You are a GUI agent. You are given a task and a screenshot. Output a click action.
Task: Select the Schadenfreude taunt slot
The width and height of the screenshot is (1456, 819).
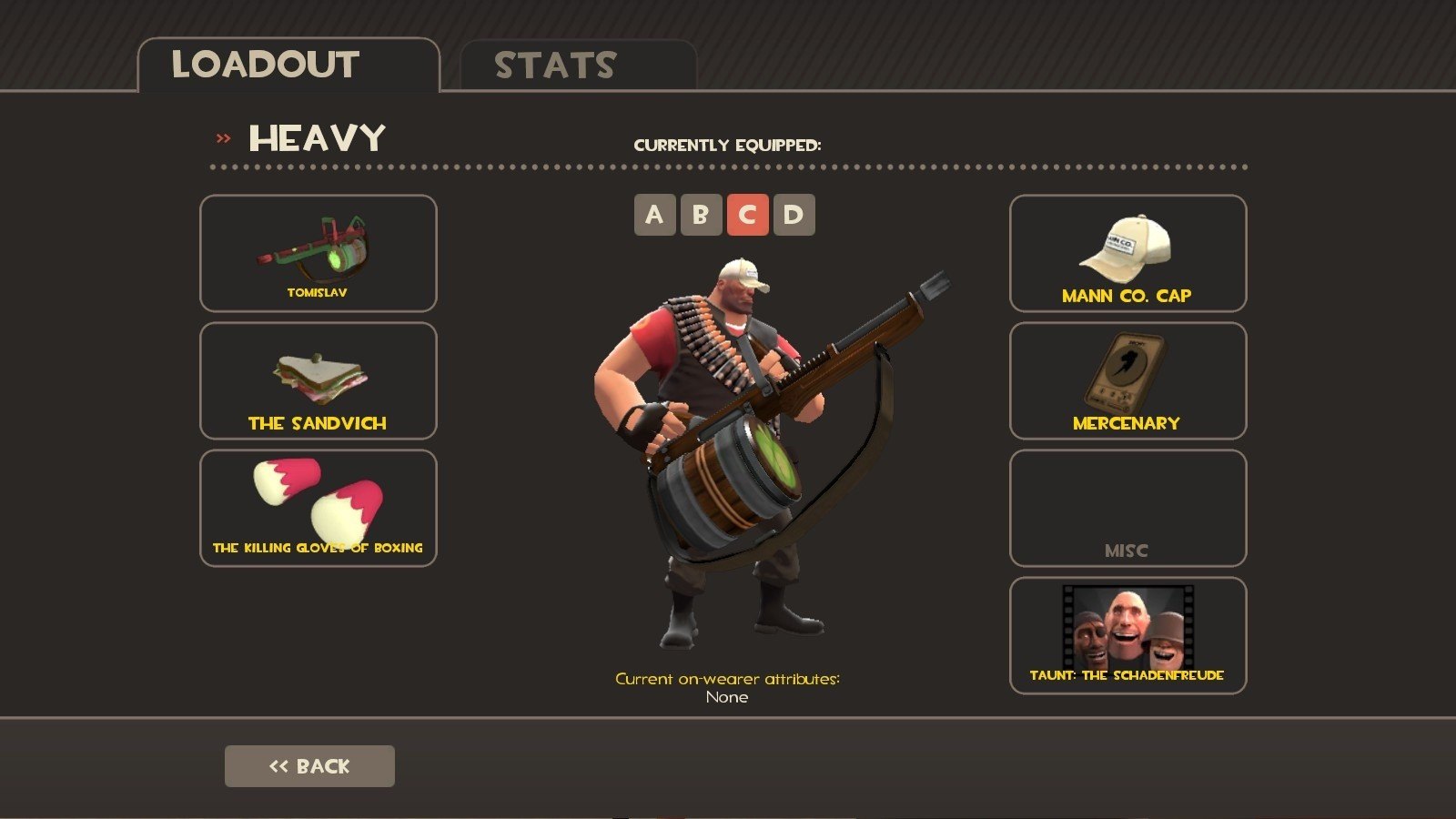[x=1127, y=635]
